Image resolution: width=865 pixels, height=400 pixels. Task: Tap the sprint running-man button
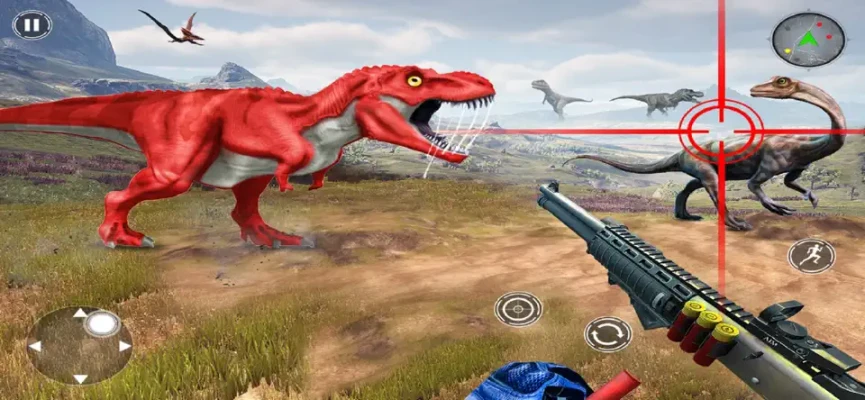(x=811, y=256)
